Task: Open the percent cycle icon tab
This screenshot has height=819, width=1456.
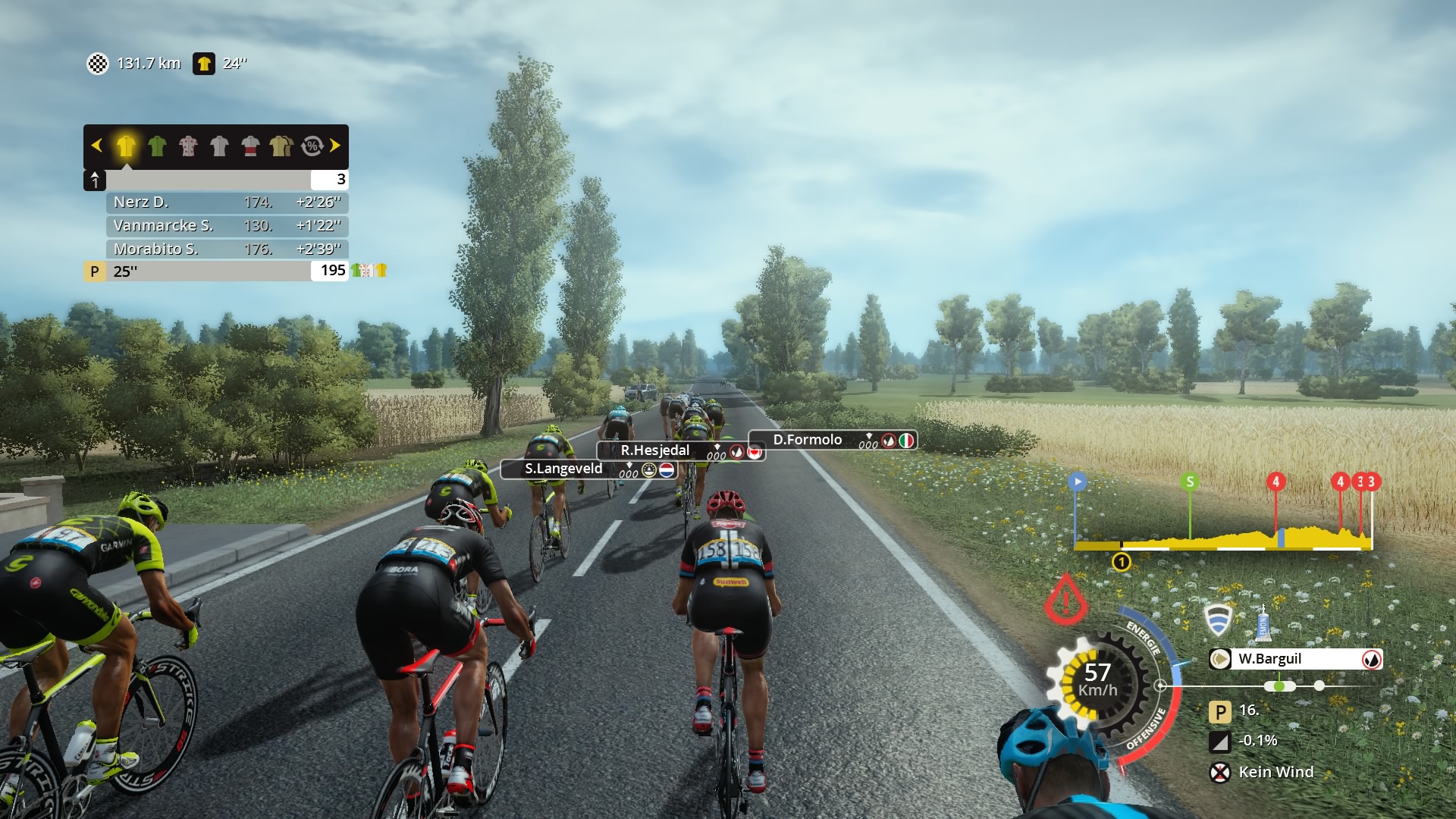Action: (312, 146)
